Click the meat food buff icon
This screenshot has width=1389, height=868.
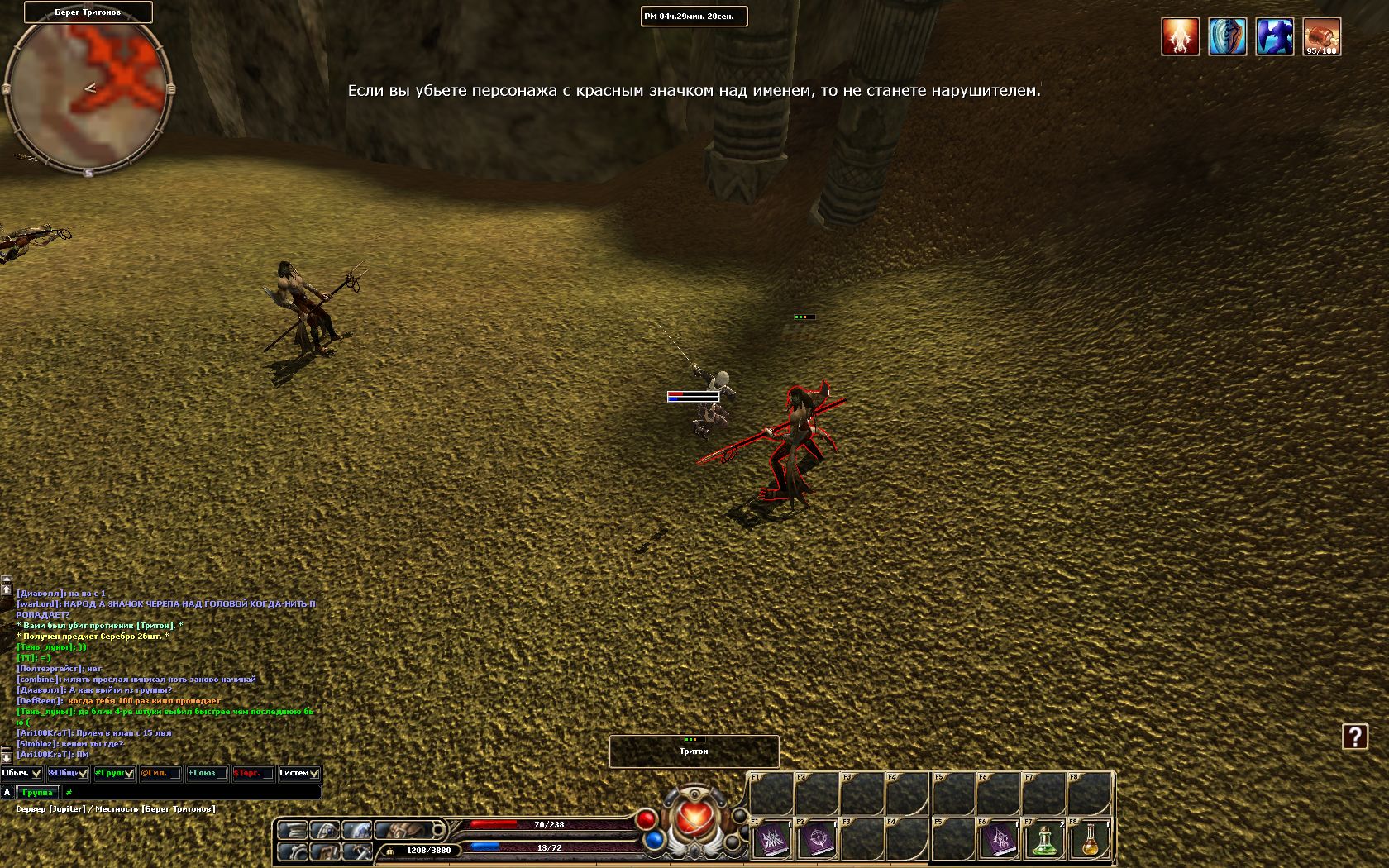coord(1321,37)
